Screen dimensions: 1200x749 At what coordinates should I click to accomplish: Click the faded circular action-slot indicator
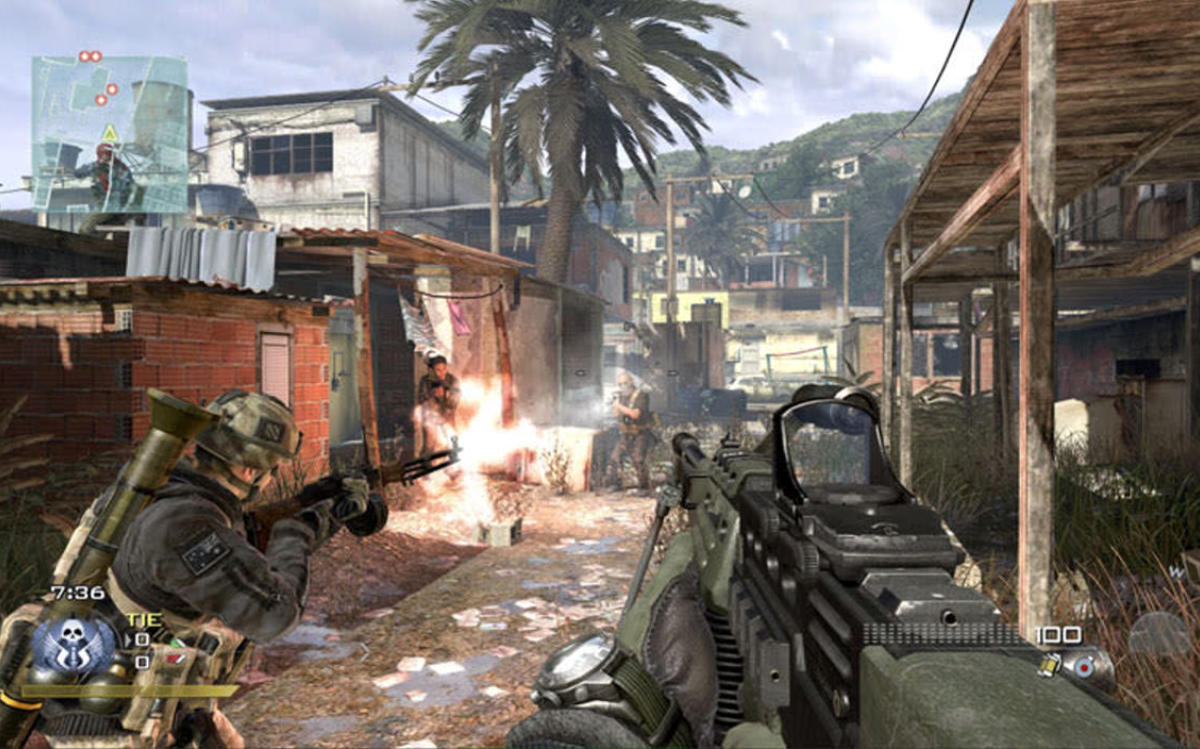(x=1159, y=634)
